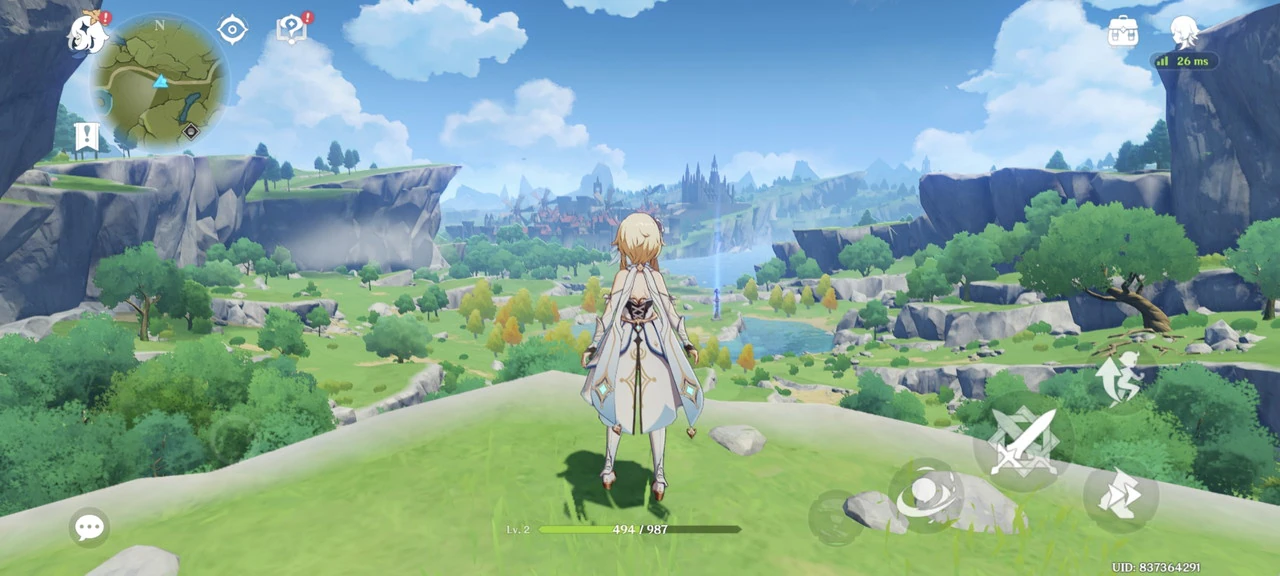
Task: Activate the sprint dash button
Action: (x=1120, y=495)
